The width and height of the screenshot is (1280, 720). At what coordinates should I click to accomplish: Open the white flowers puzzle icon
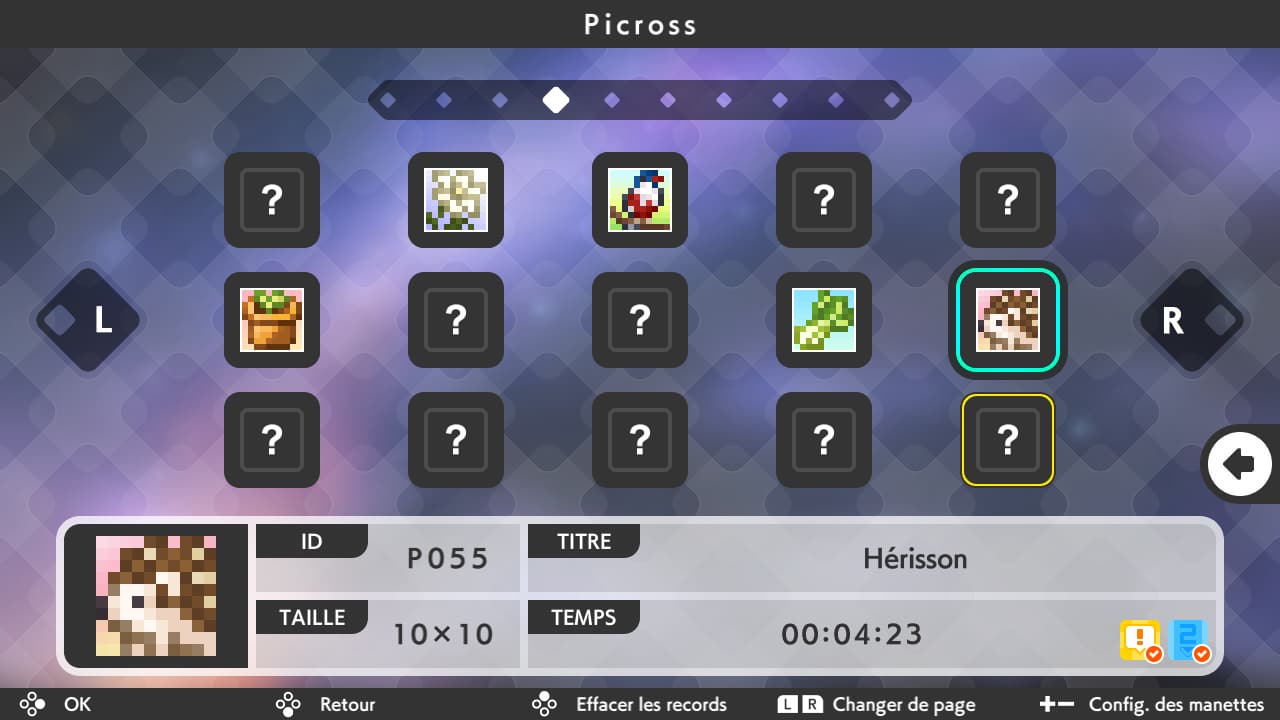[x=455, y=200]
